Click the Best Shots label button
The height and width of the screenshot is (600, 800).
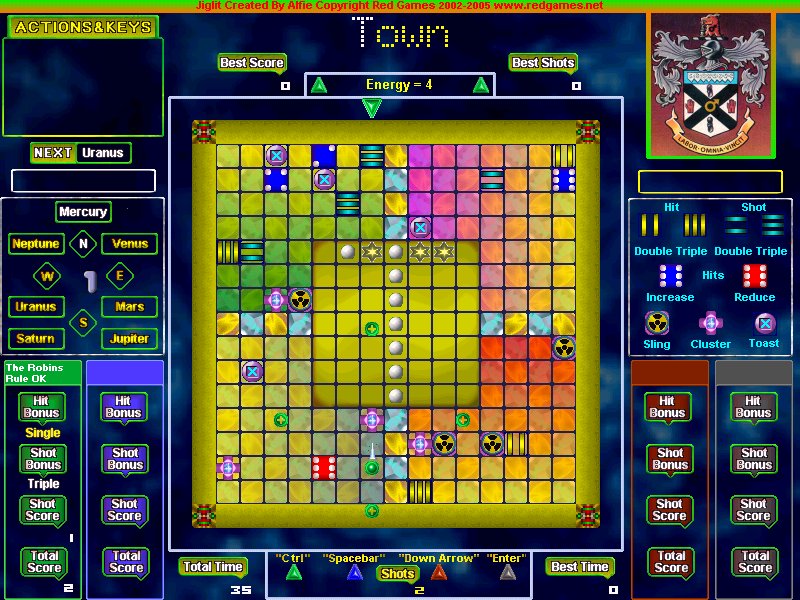point(543,63)
